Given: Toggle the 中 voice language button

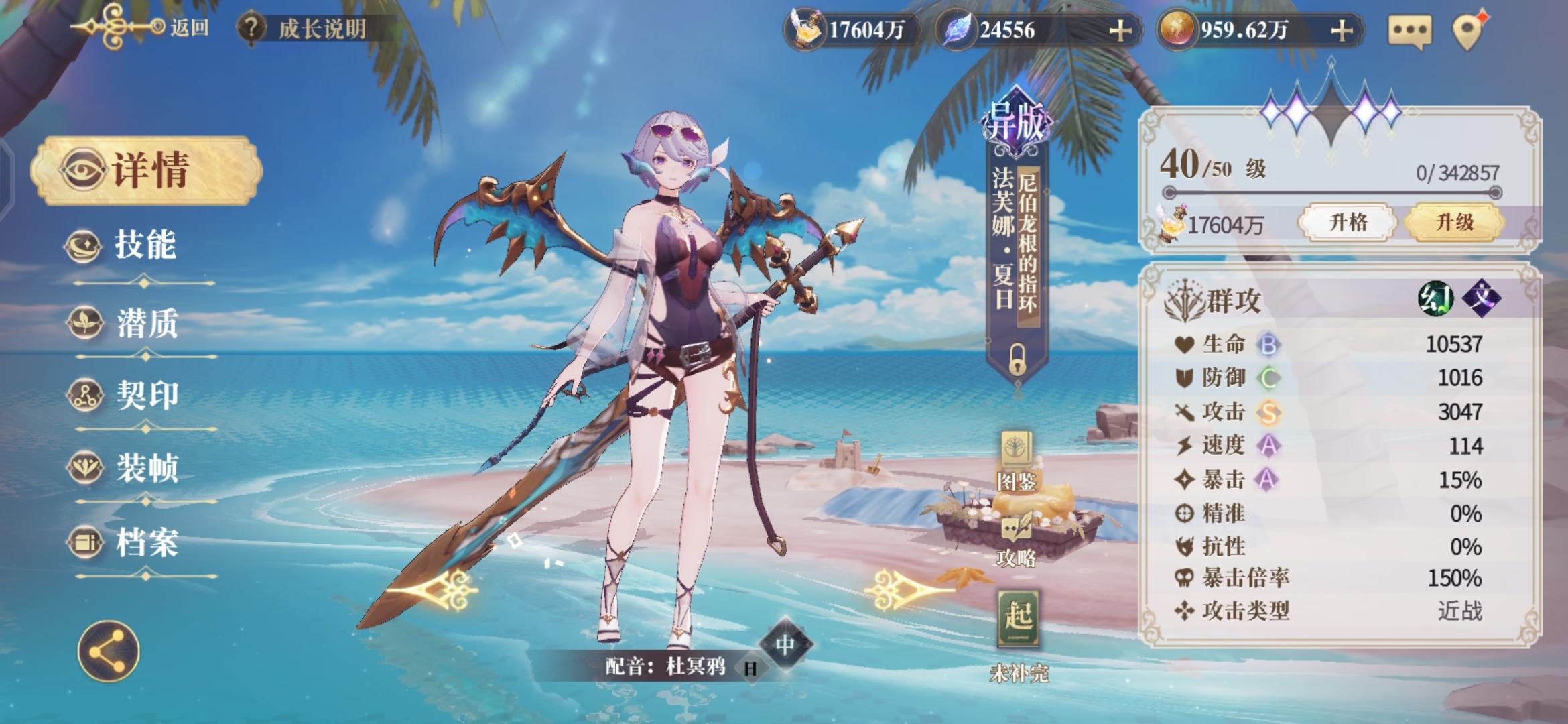Looking at the screenshot, I should point(785,644).
